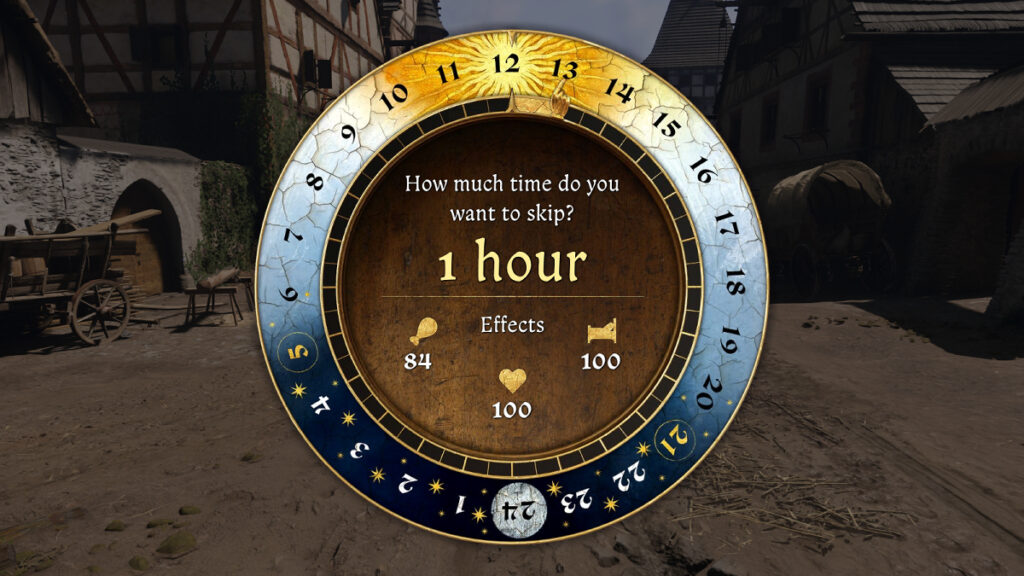1024x576 pixels.
Task: Select hour 13 on the clock ring
Action: pyautogui.click(x=565, y=70)
